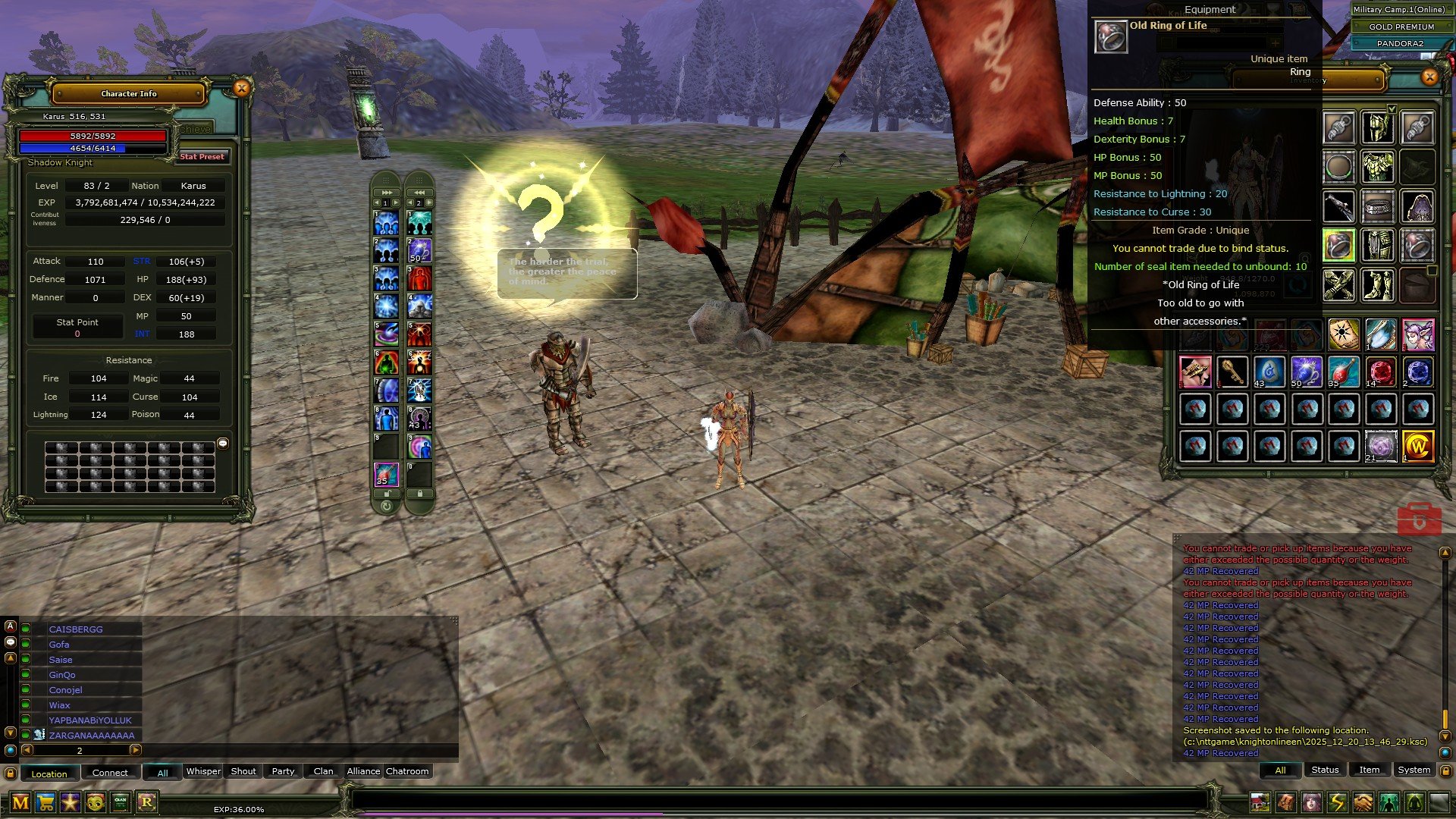Click the gold W coin item
The height and width of the screenshot is (819, 1456).
(1417, 447)
